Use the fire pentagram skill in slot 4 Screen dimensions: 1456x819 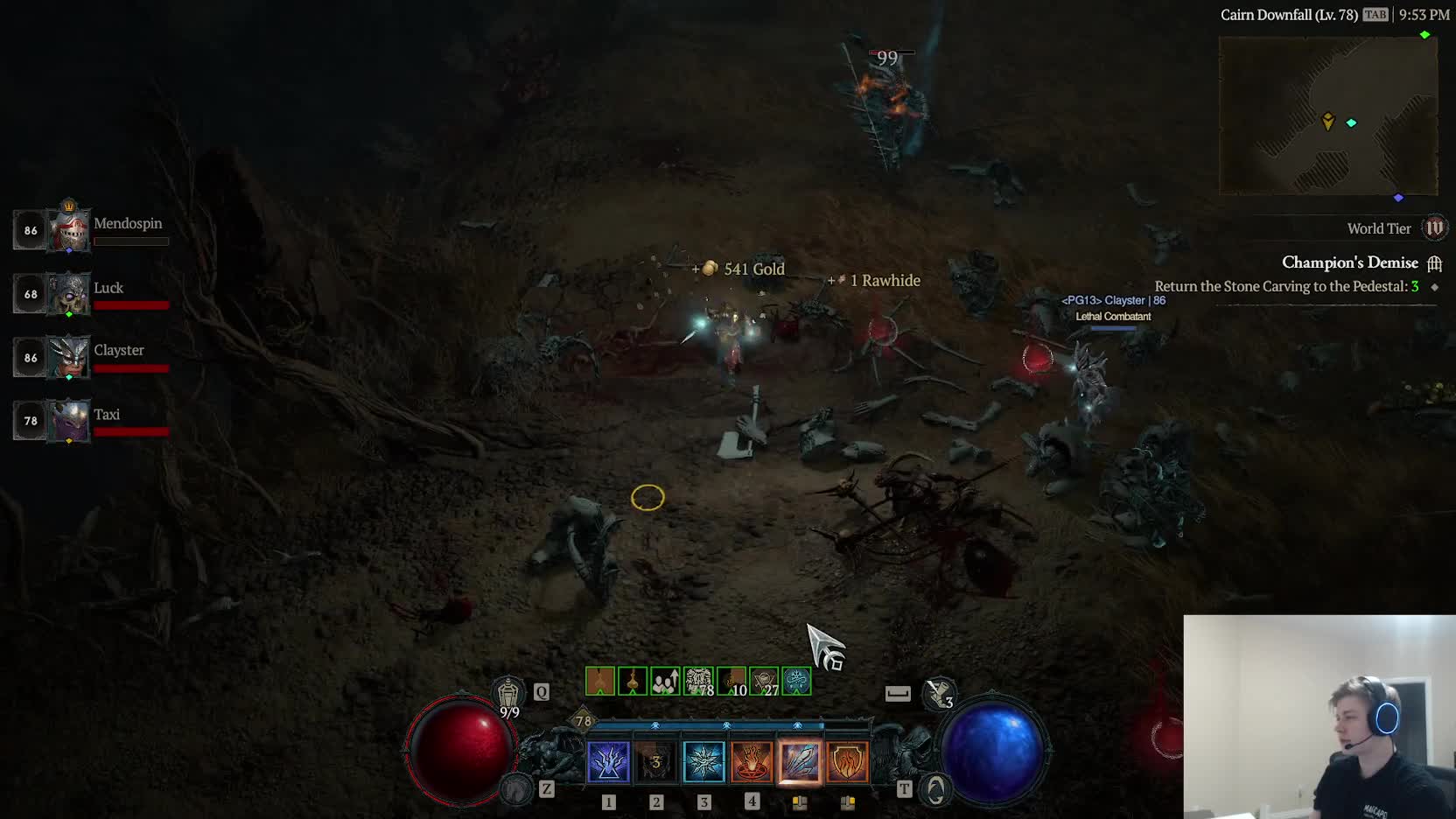[752, 762]
